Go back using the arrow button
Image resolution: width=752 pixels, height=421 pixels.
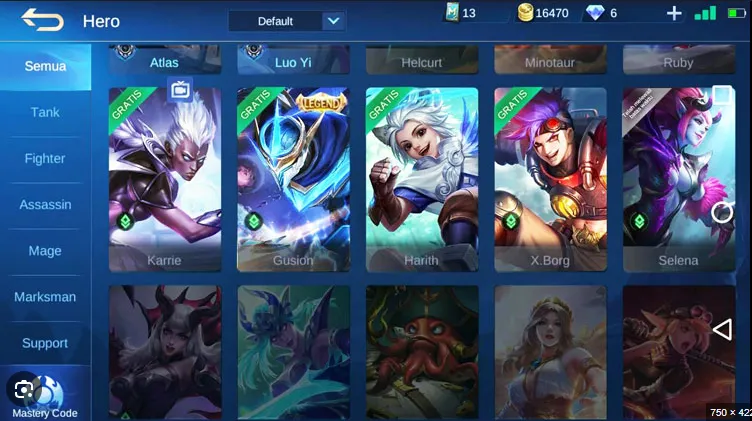pyautogui.click(x=42, y=19)
